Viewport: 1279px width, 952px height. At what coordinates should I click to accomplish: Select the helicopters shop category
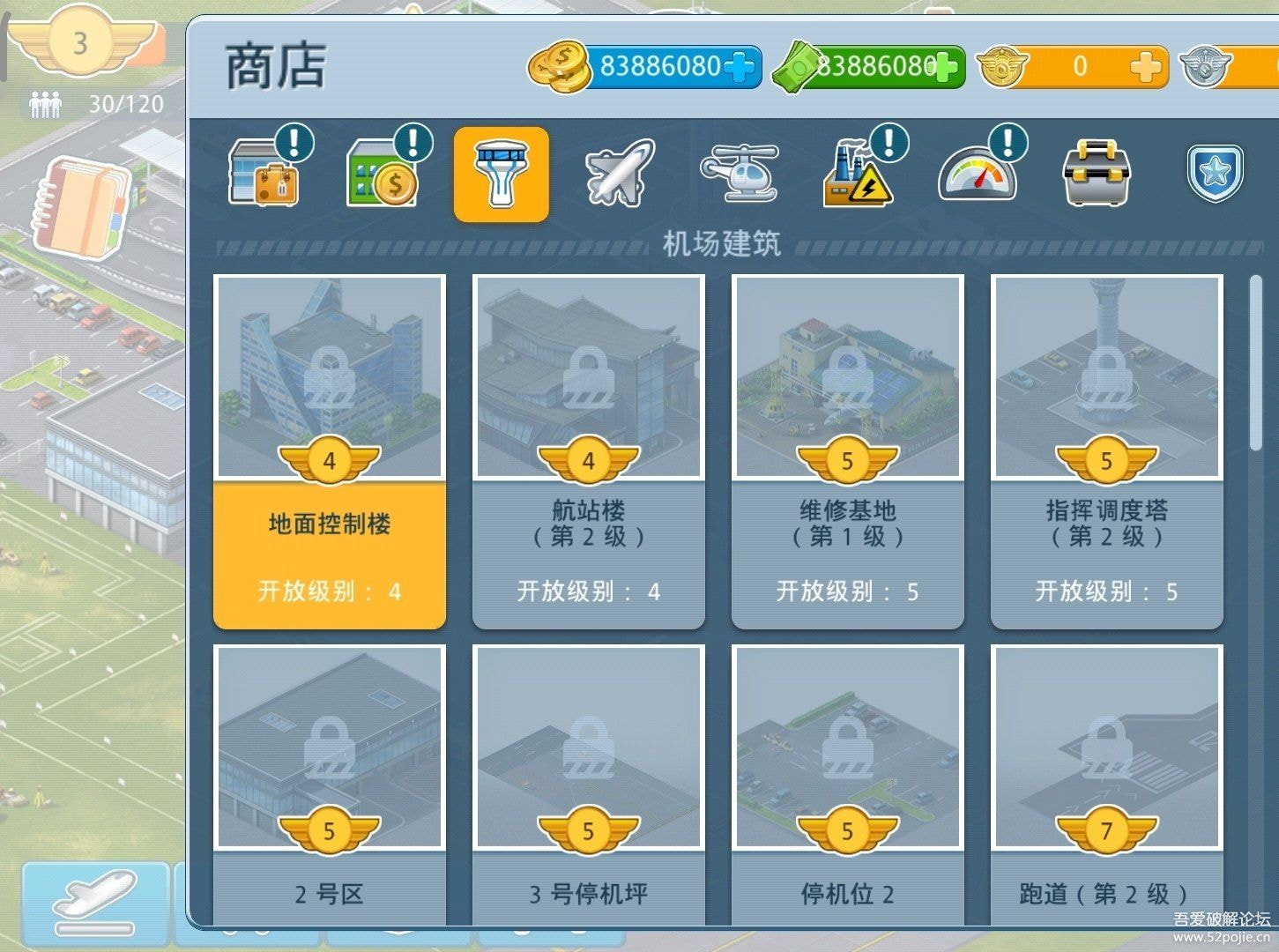[740, 173]
